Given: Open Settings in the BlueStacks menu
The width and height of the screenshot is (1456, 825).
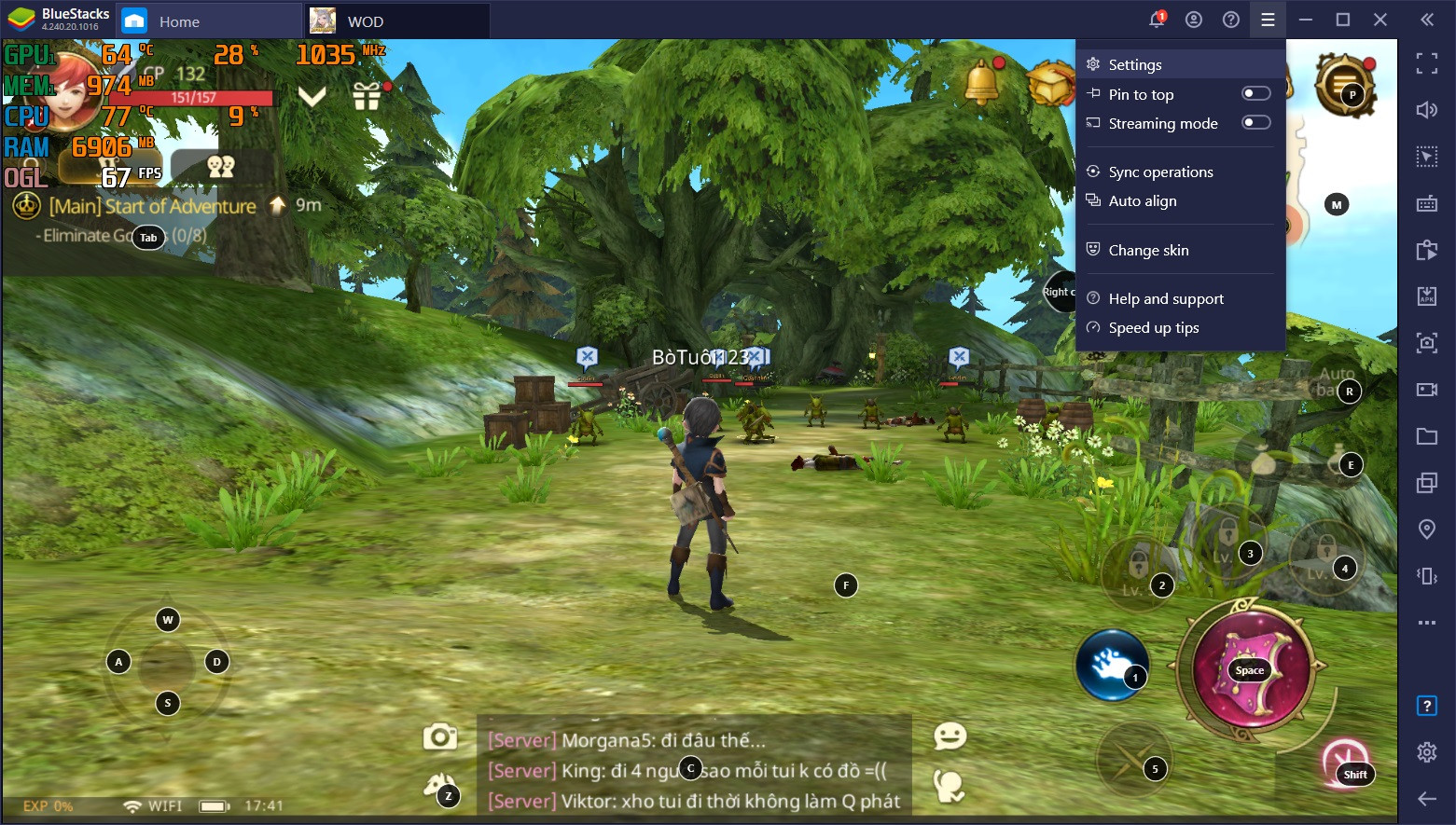Looking at the screenshot, I should tap(1134, 64).
